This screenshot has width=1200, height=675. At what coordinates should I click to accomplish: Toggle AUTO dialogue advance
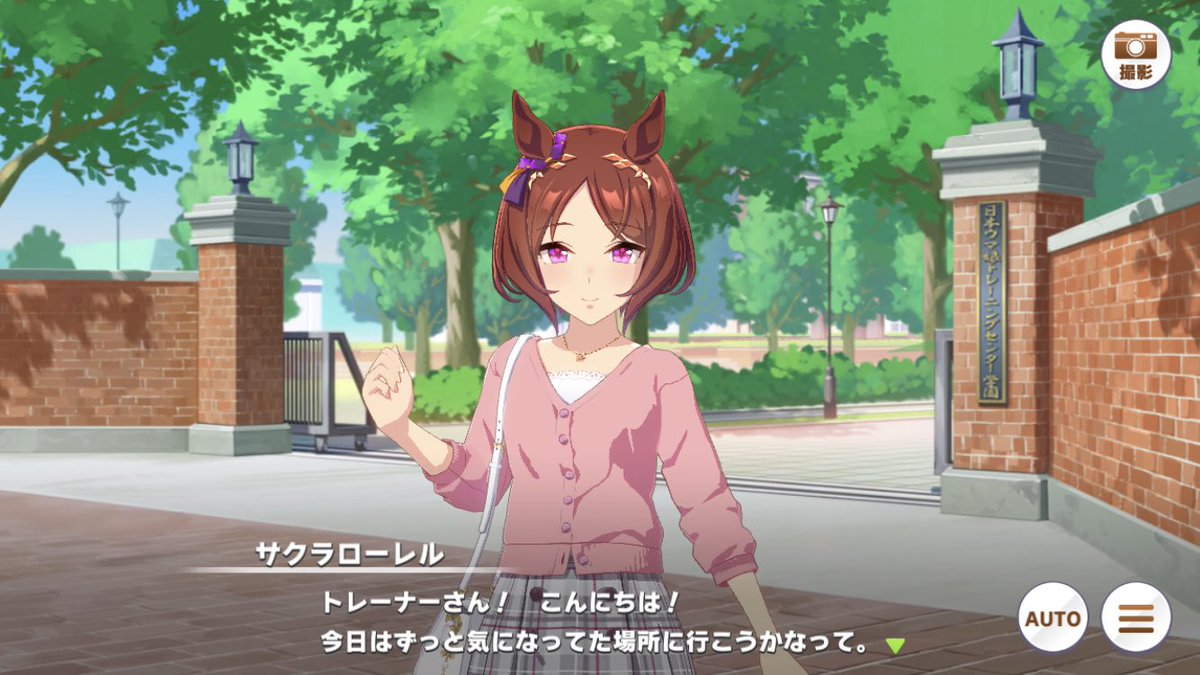point(1054,617)
